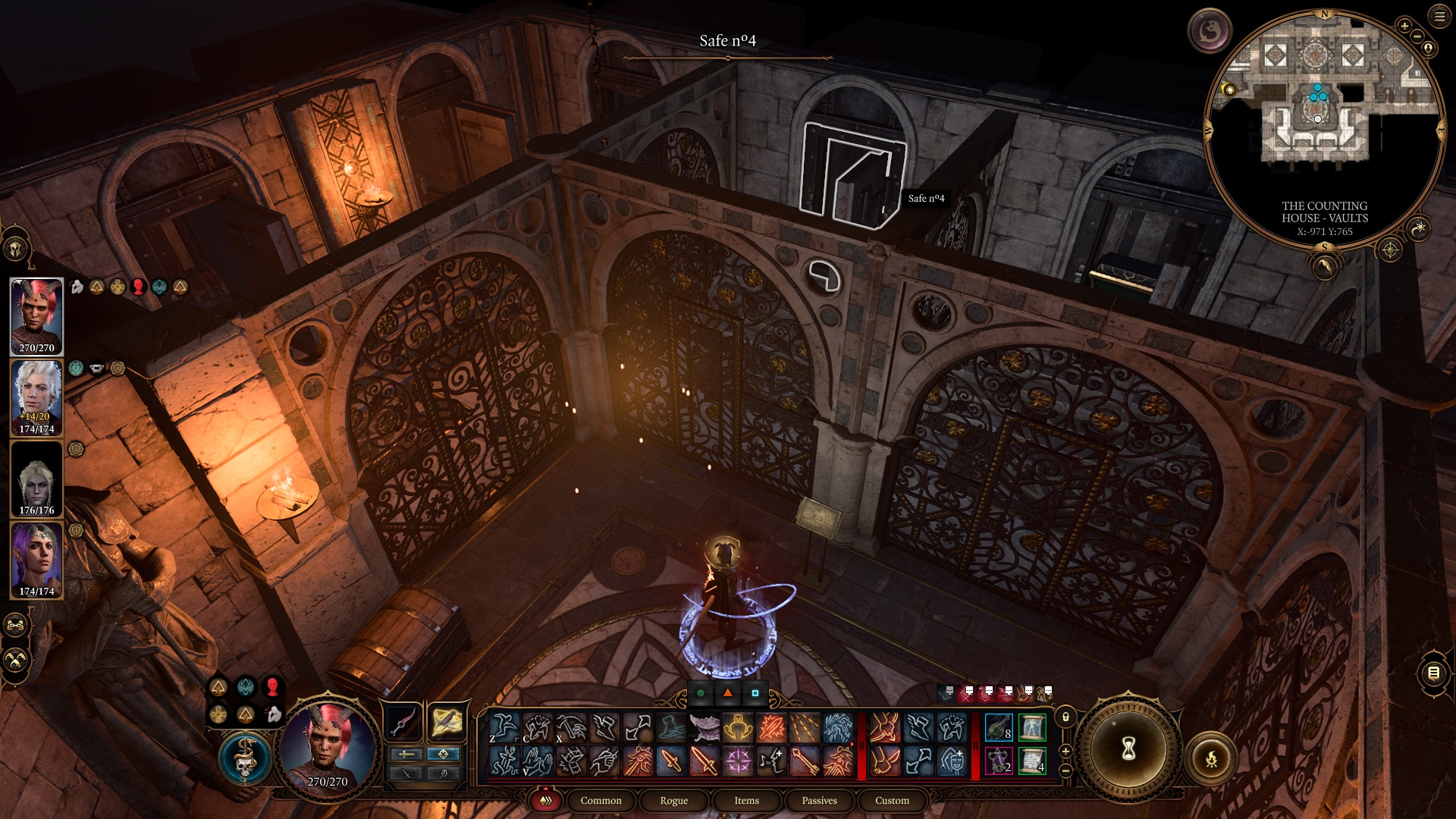Toggle the hotbar lock icon
The width and height of the screenshot is (1456, 819).
[x=1065, y=717]
